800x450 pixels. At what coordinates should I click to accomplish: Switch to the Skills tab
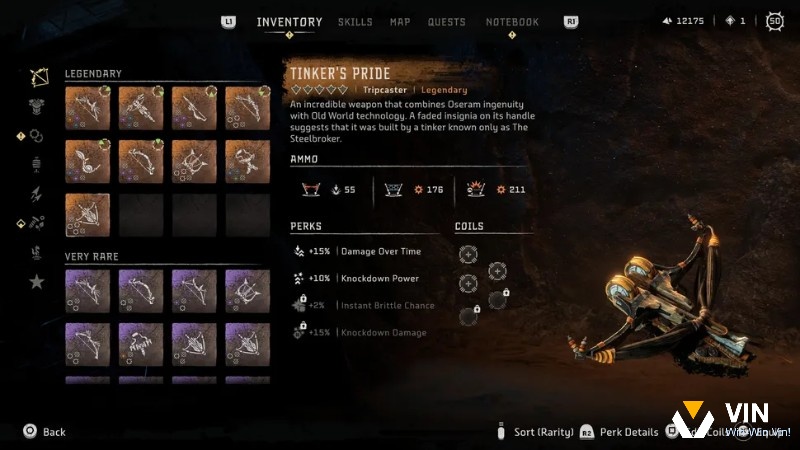(355, 22)
